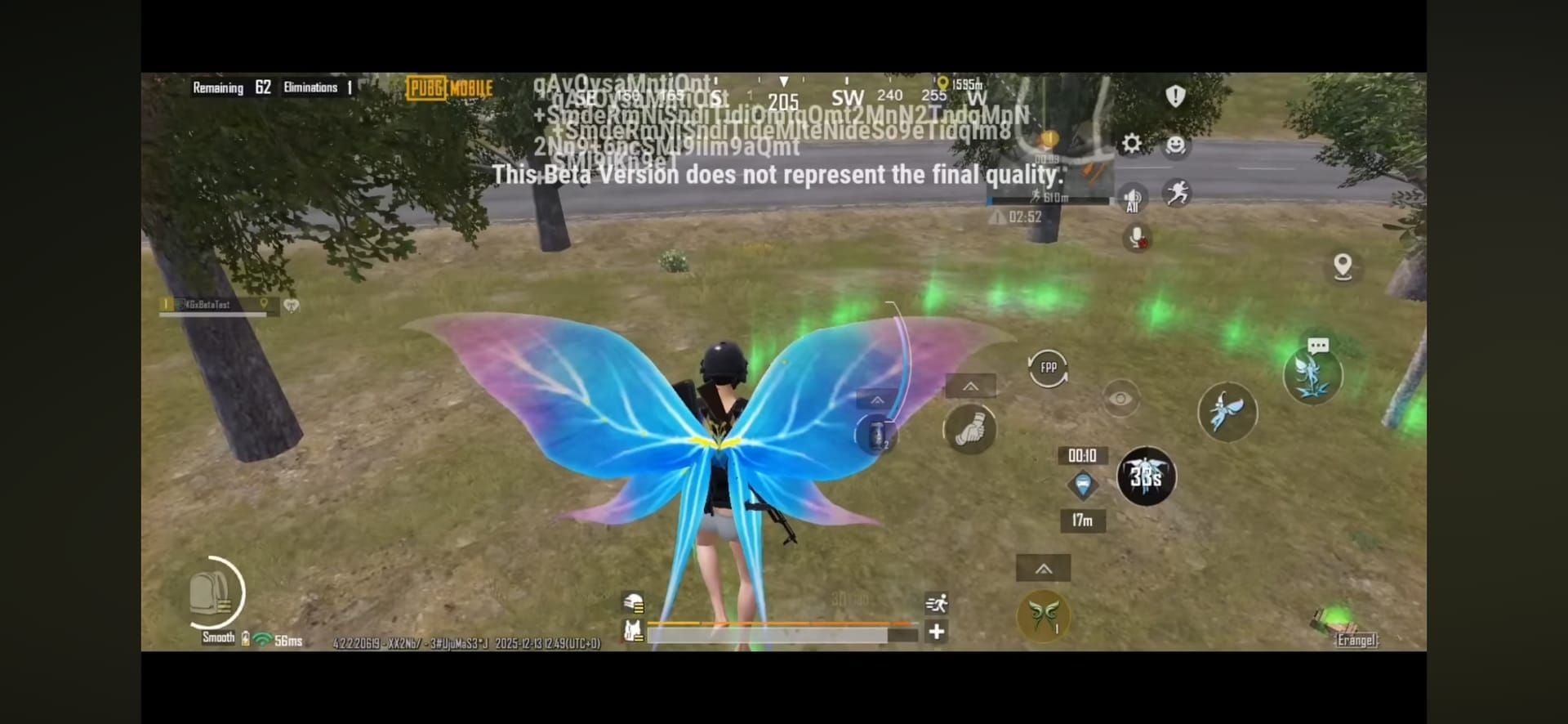
Task: Open the game Settings gear
Action: (1131, 142)
